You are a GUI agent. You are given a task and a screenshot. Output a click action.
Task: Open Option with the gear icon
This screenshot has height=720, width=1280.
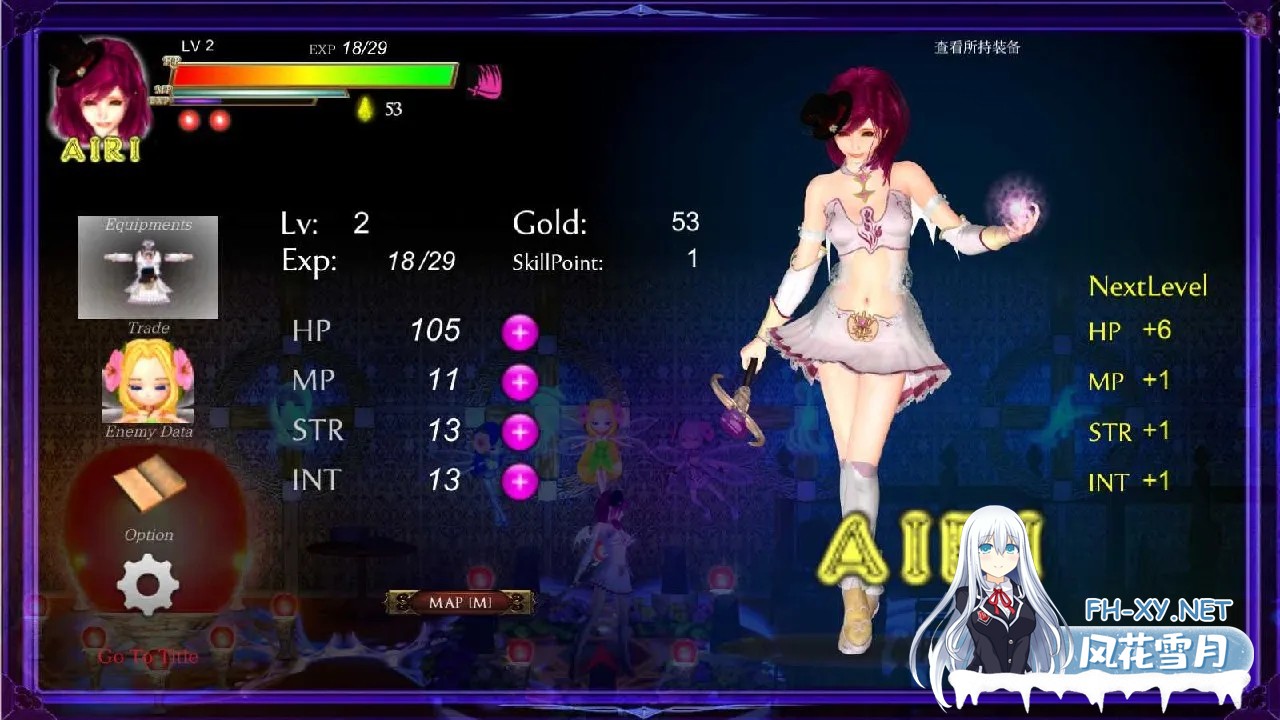pos(147,585)
